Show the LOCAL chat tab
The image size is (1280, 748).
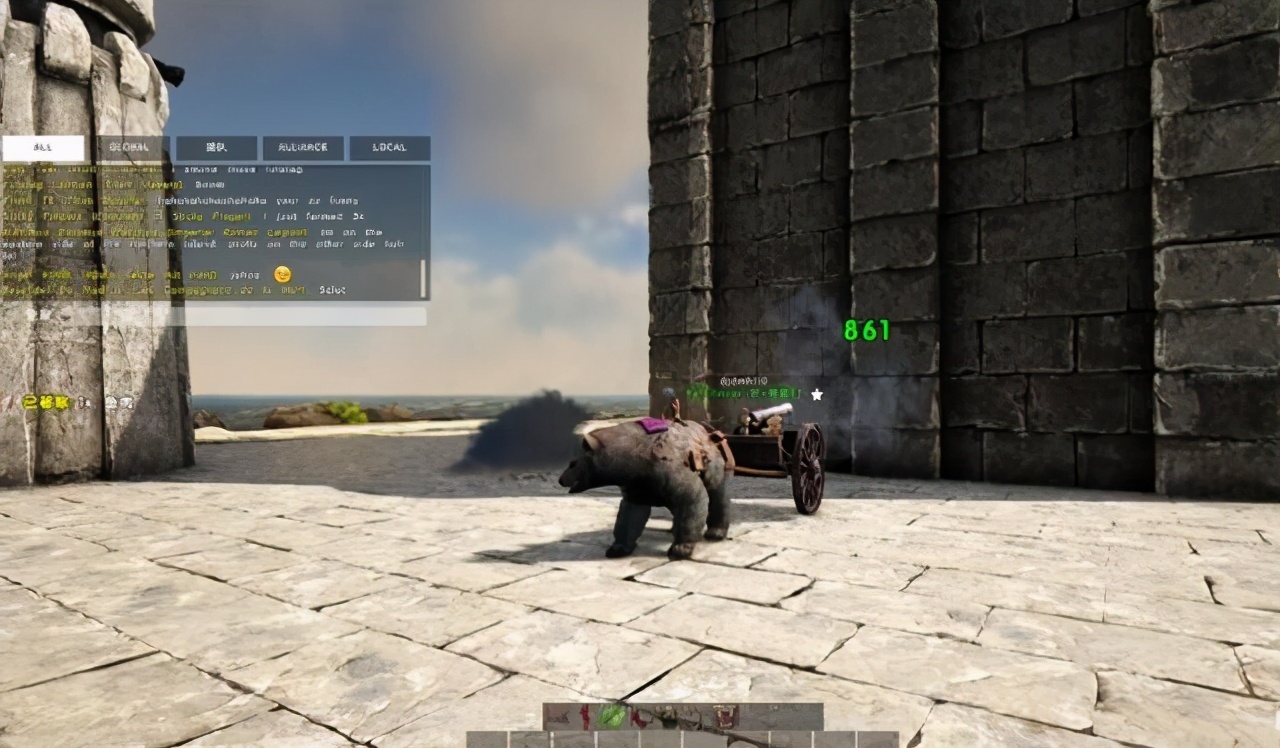pos(389,148)
